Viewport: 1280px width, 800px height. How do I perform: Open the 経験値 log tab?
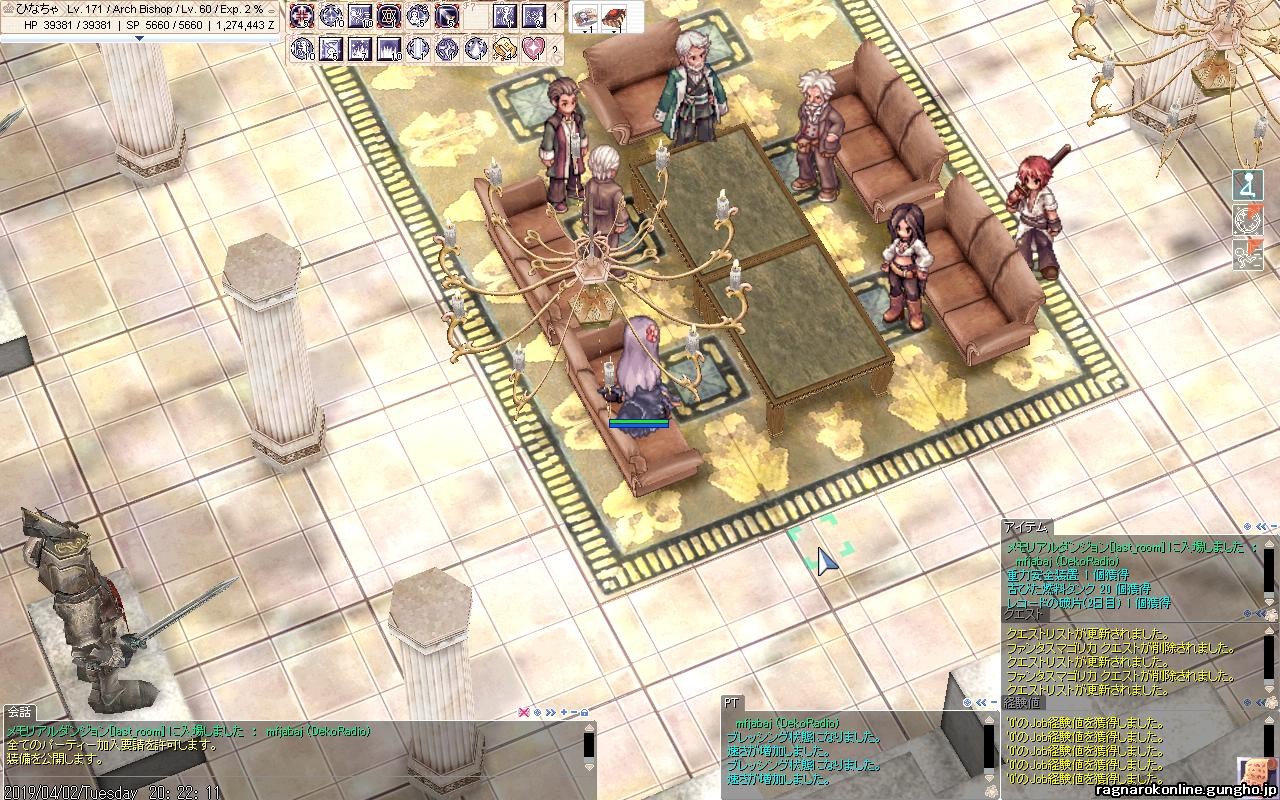pyautogui.click(x=1022, y=704)
